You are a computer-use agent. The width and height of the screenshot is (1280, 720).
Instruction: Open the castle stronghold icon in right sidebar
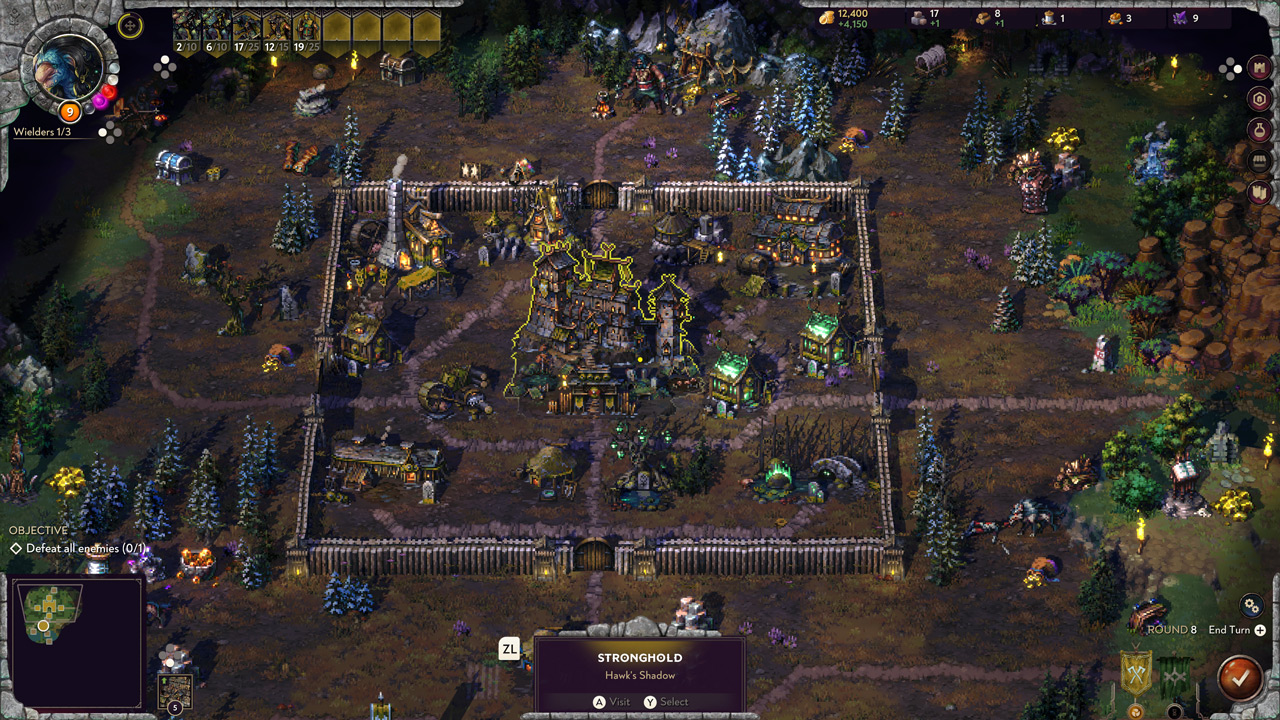coord(1258,67)
